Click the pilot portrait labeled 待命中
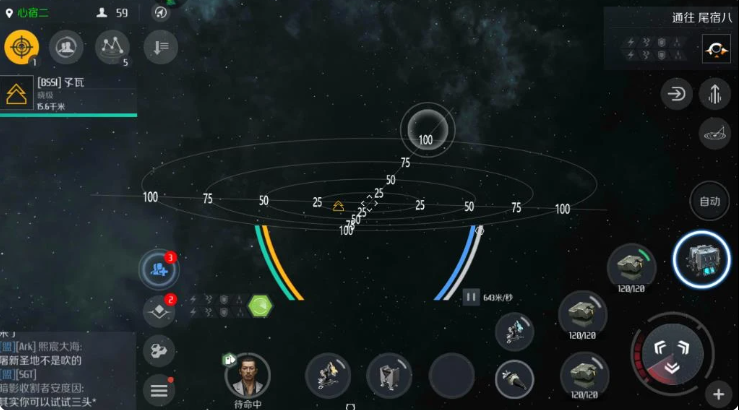 (247, 376)
